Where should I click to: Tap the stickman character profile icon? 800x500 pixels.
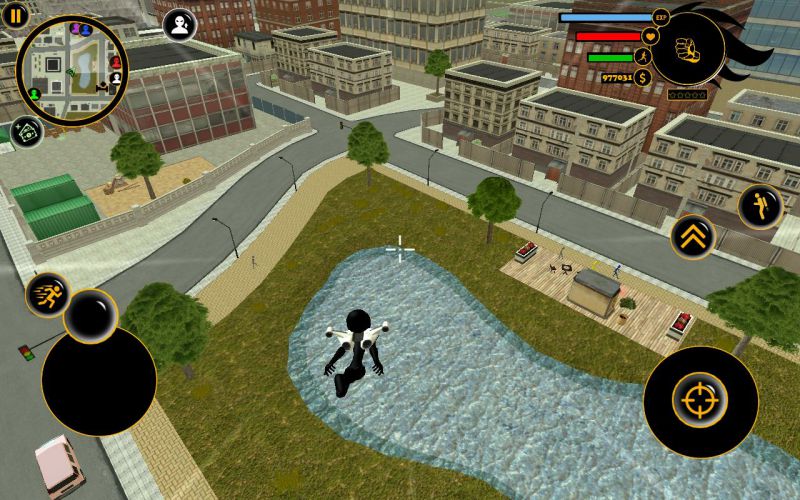tap(180, 26)
